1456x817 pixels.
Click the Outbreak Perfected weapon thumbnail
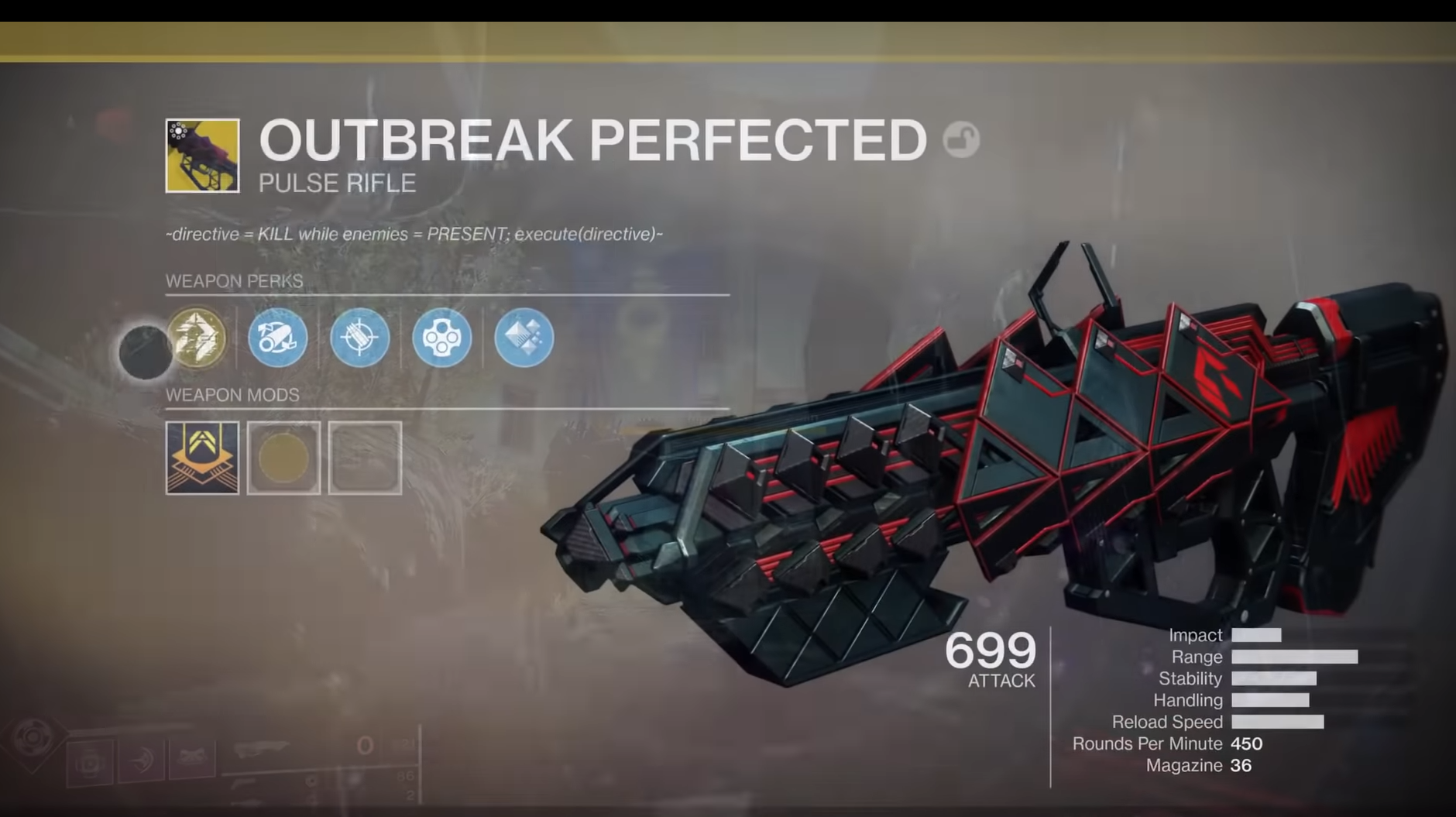click(203, 155)
